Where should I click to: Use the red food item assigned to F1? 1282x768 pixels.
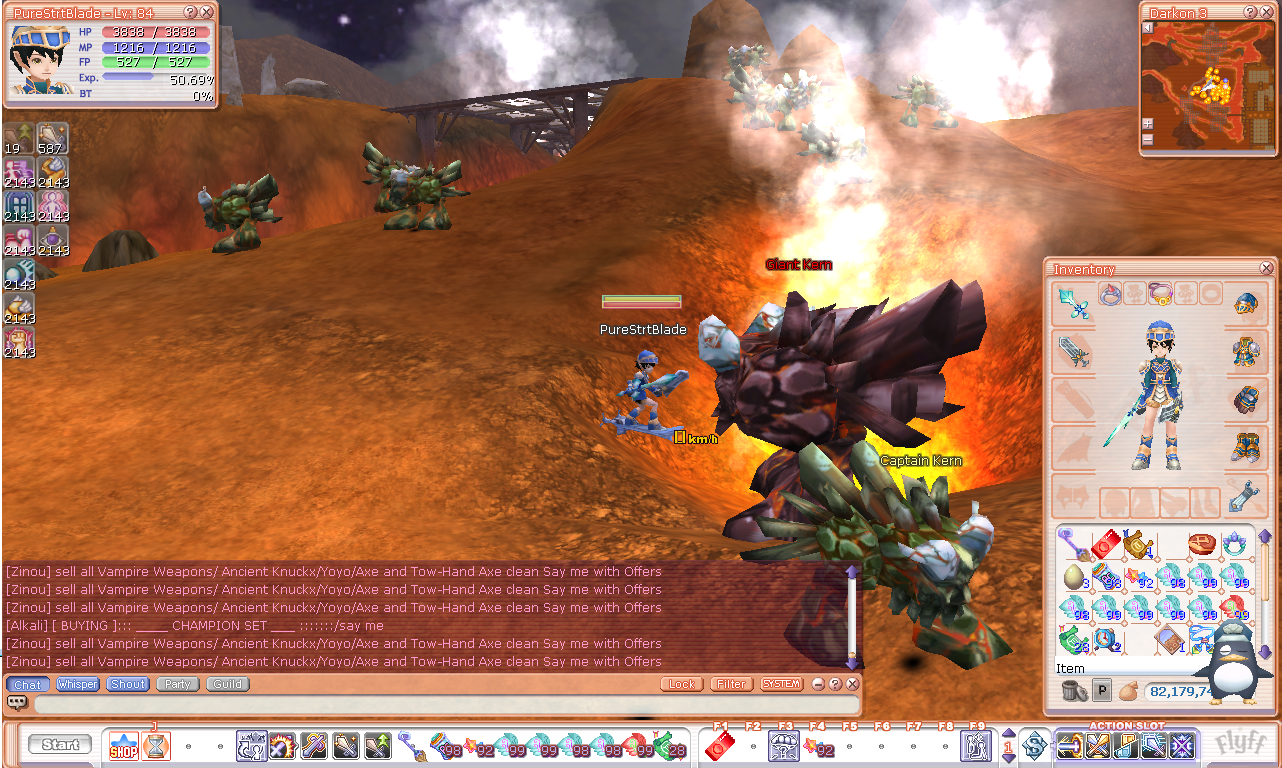(x=718, y=746)
